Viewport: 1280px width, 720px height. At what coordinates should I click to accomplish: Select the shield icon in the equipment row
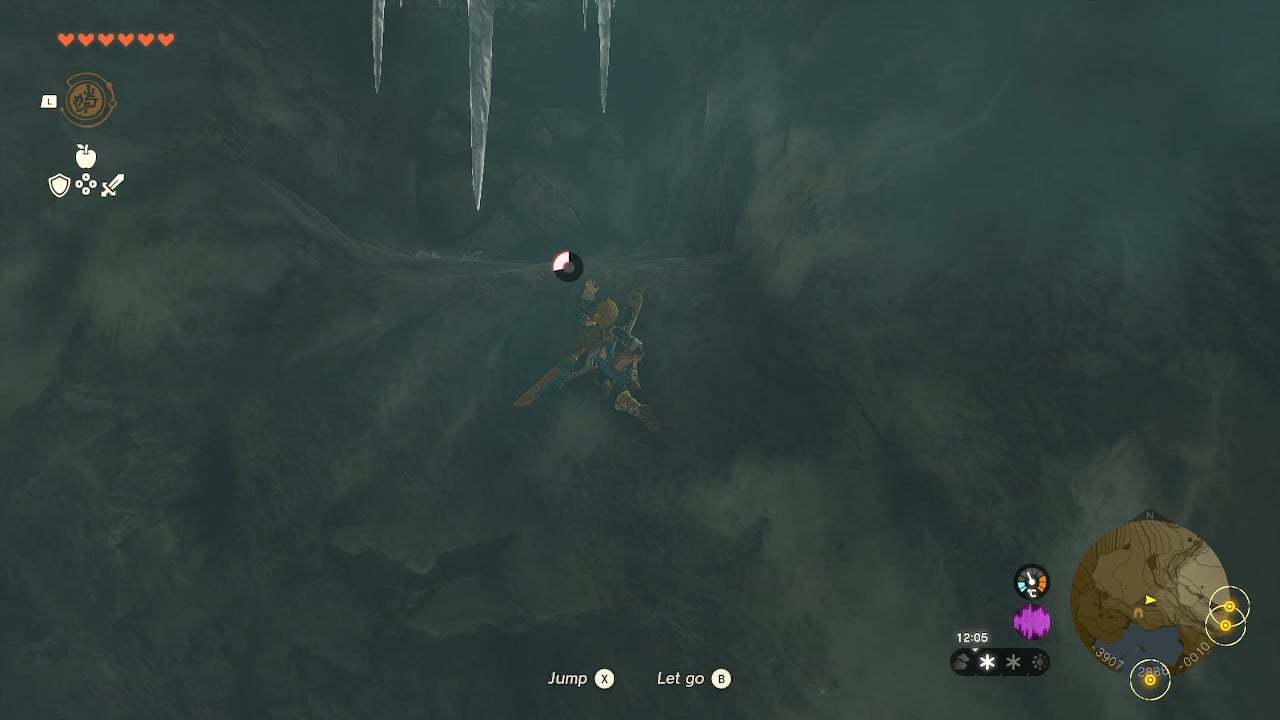pyautogui.click(x=60, y=184)
